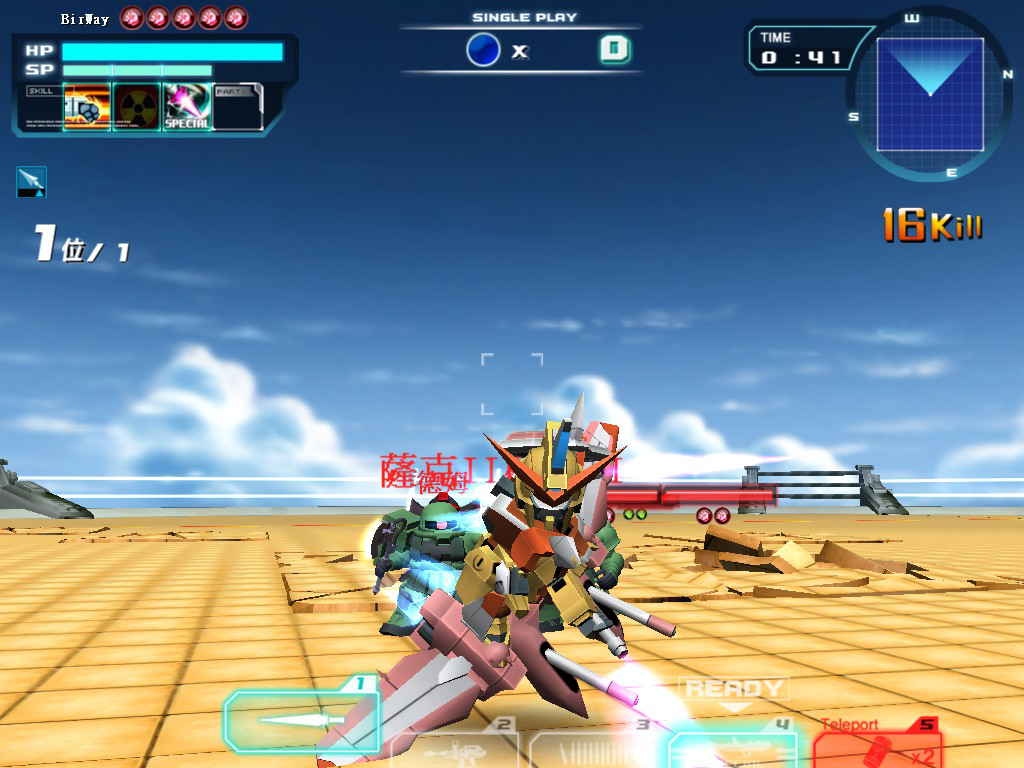1024x768 pixels.
Task: Equip the ready weapon in slot 4
Action: point(732,747)
